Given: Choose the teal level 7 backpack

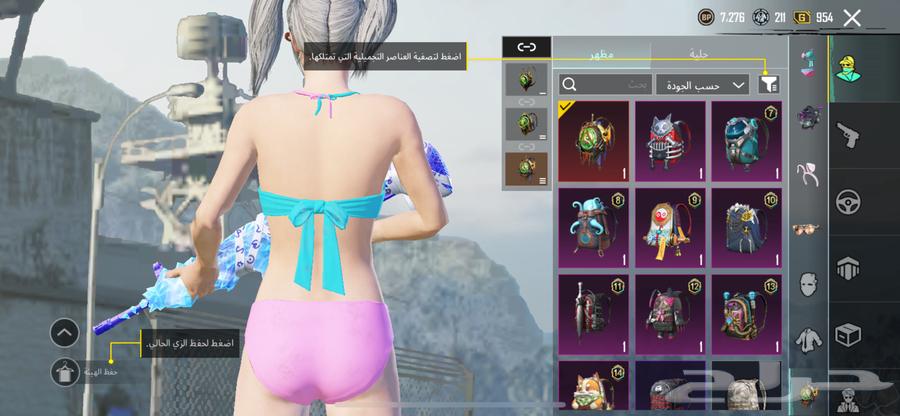Looking at the screenshot, I should pyautogui.click(x=746, y=140).
